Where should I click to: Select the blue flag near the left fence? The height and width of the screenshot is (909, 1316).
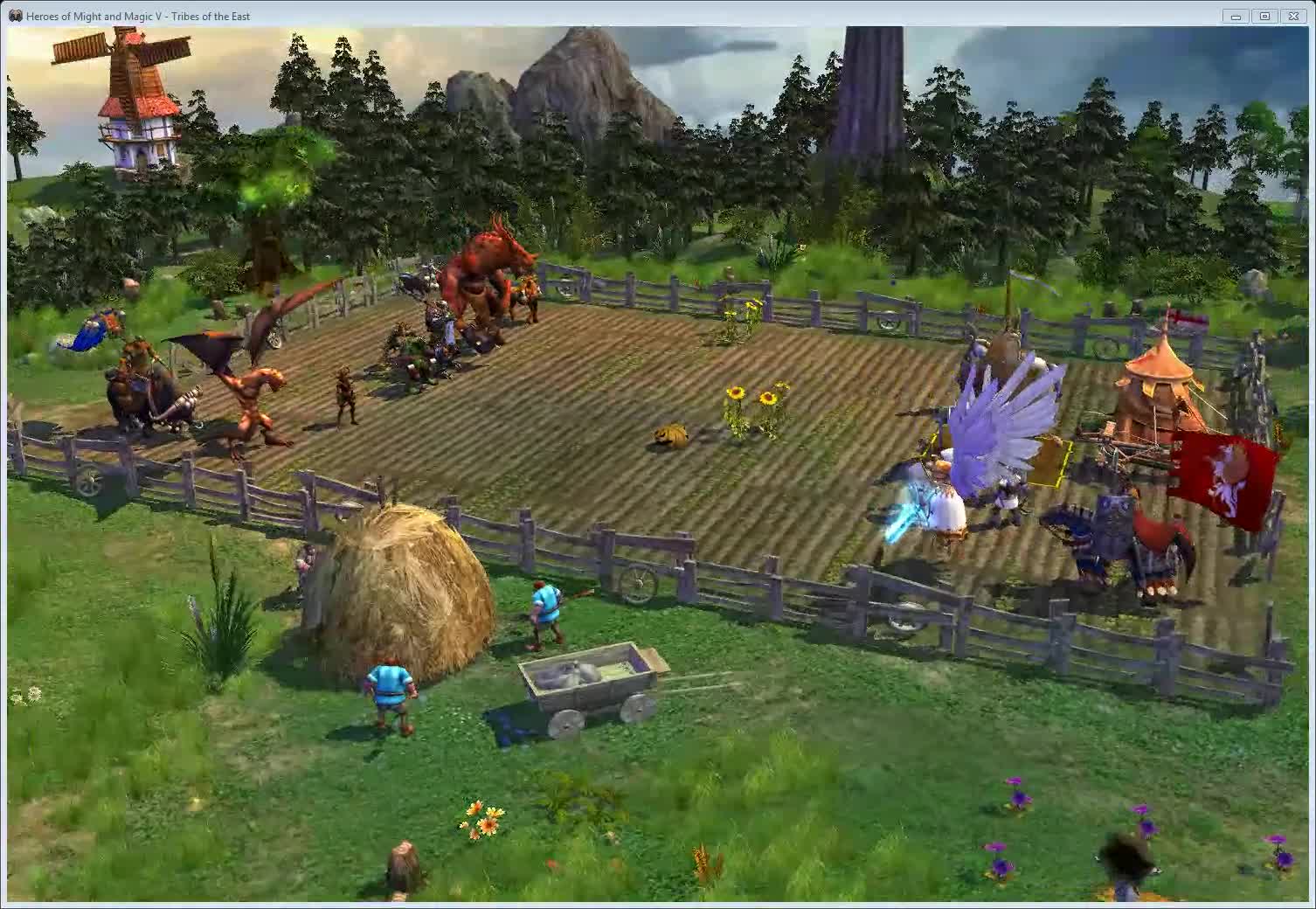point(87,337)
